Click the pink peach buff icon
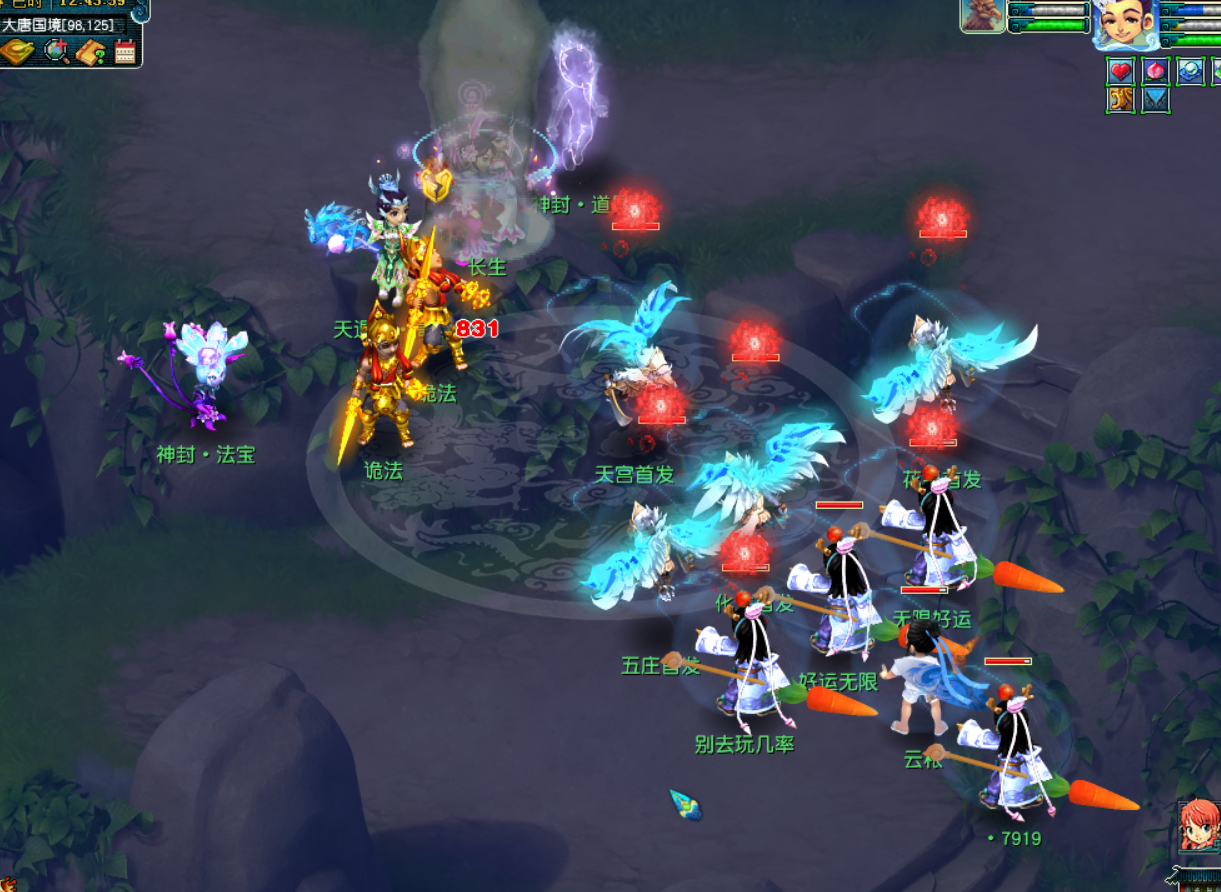1221x892 pixels. click(1155, 71)
